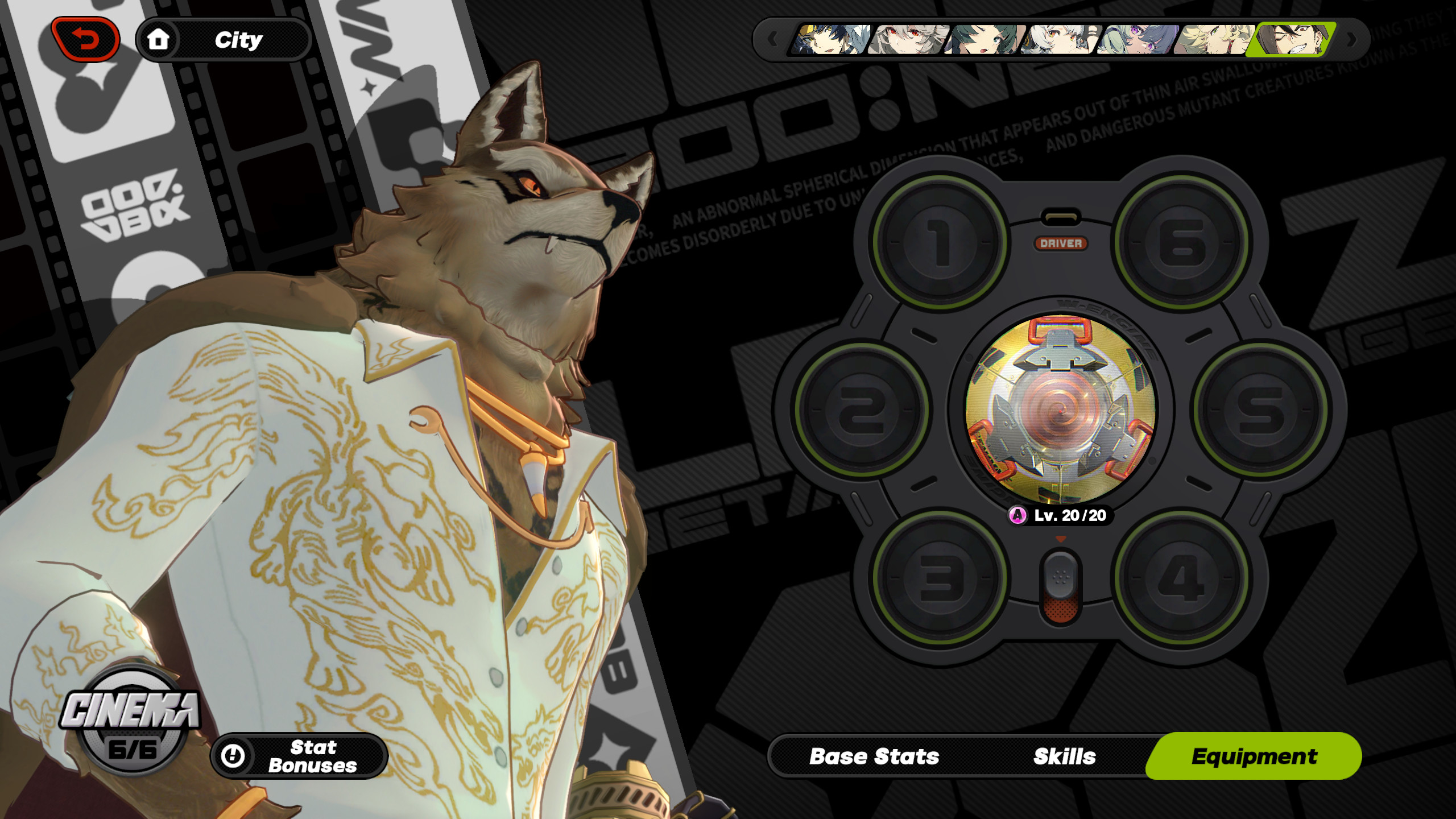This screenshot has width=1456, height=819.
Task: Switch to the Base Stats tab
Action: (x=874, y=756)
